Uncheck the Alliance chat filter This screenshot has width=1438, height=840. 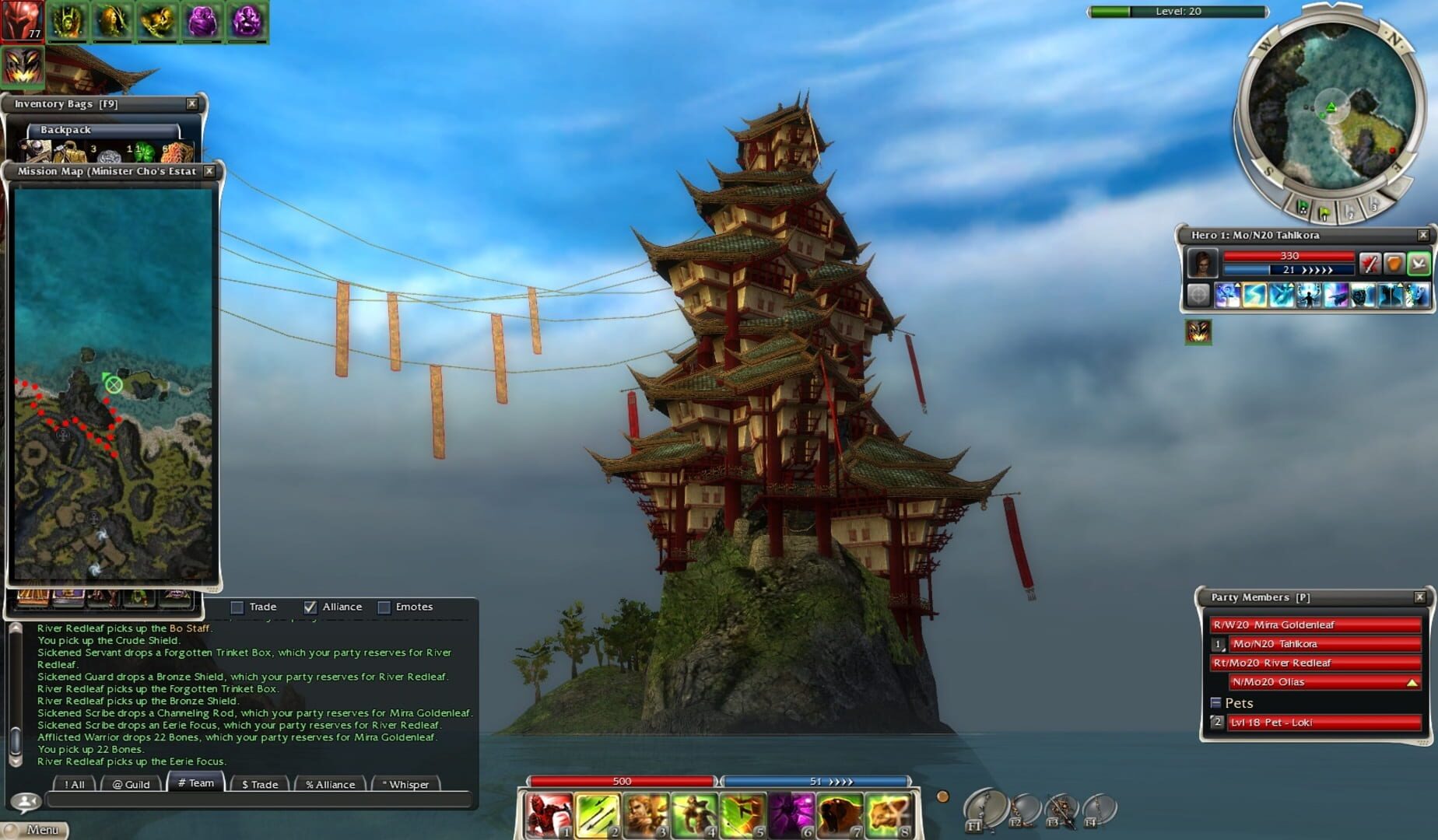pyautogui.click(x=311, y=607)
